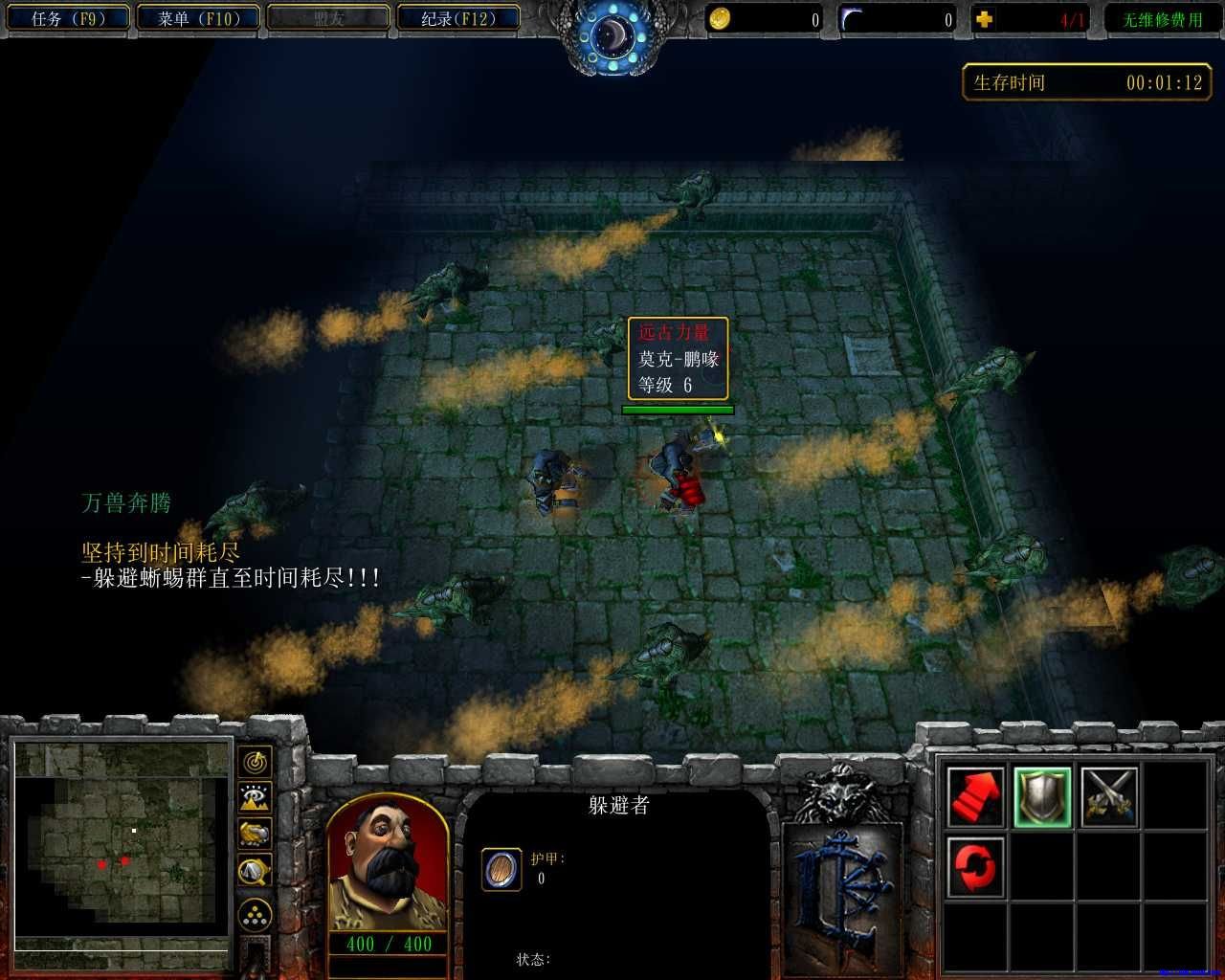Activate the red arrow move command
This screenshot has height=980, width=1225.
(975, 796)
